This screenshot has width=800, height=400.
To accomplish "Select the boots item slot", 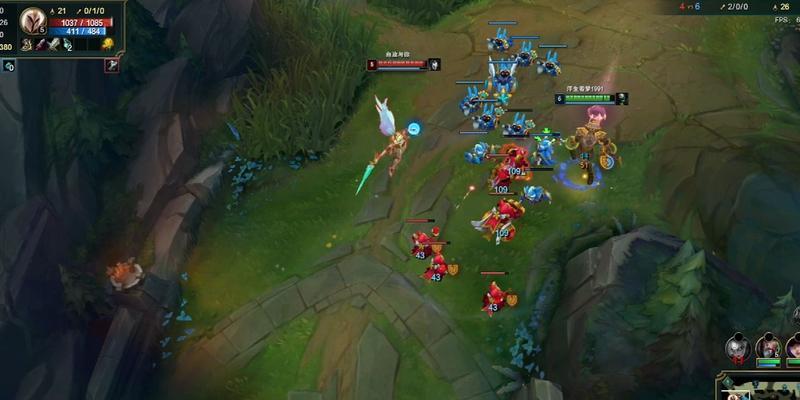I will 26,44.
